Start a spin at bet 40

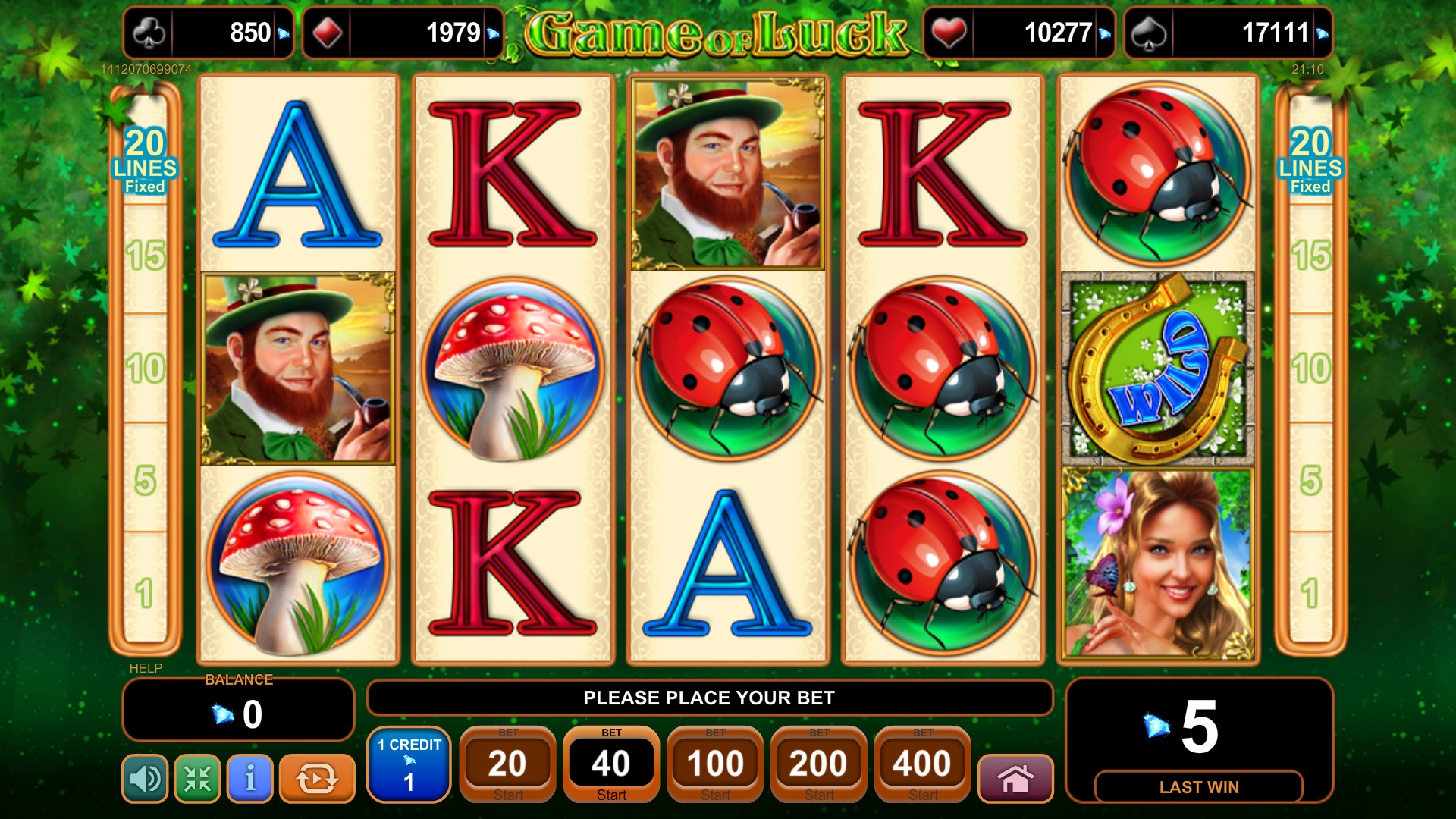tap(611, 764)
